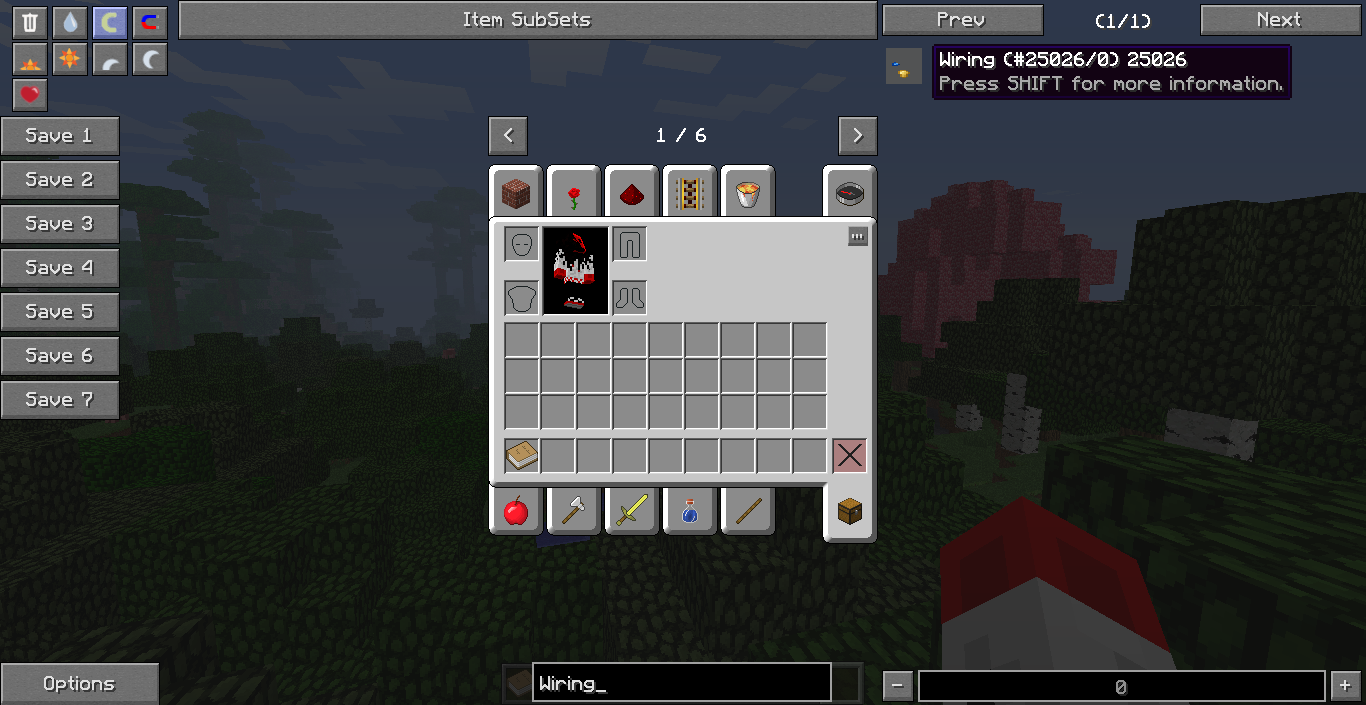Go to the Next item page

(x=1280, y=20)
